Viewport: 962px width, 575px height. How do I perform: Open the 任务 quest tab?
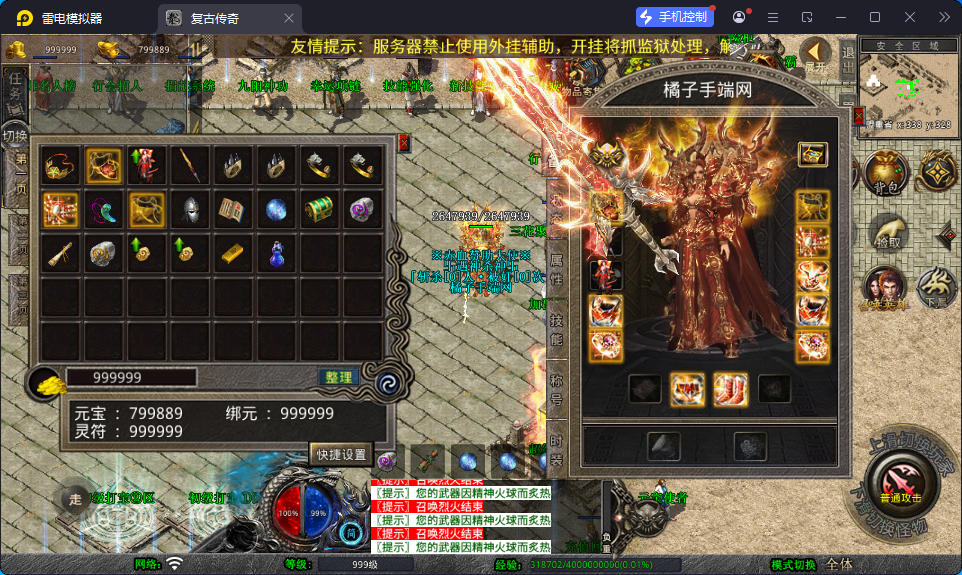[x=15, y=88]
